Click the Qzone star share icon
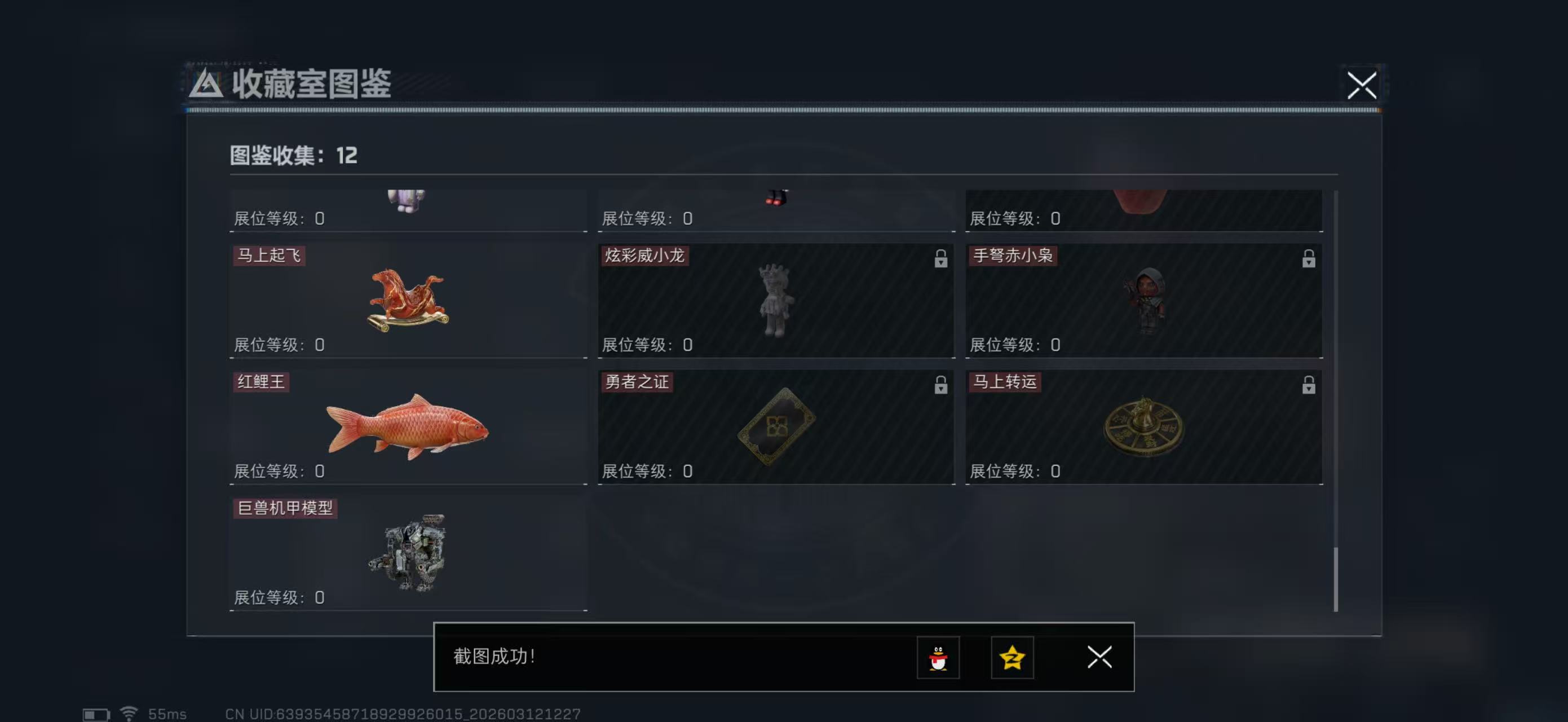The height and width of the screenshot is (722, 1568). click(1013, 658)
